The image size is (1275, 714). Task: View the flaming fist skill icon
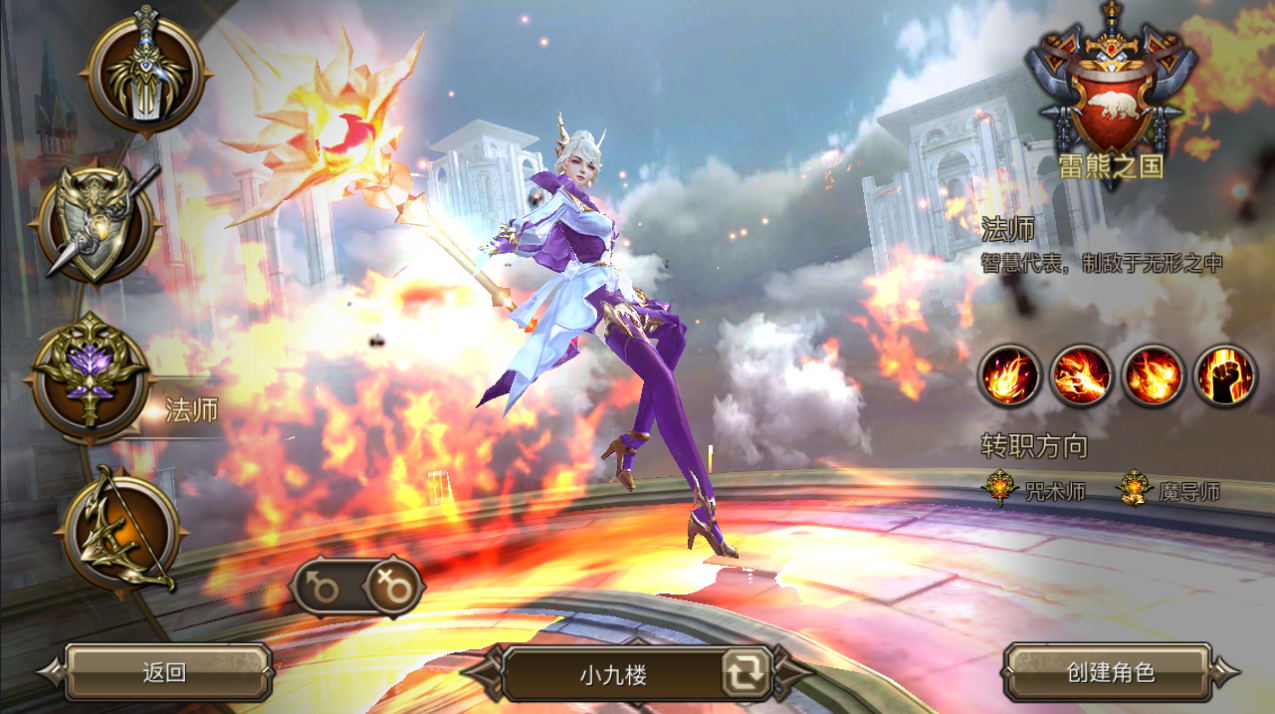click(1225, 377)
